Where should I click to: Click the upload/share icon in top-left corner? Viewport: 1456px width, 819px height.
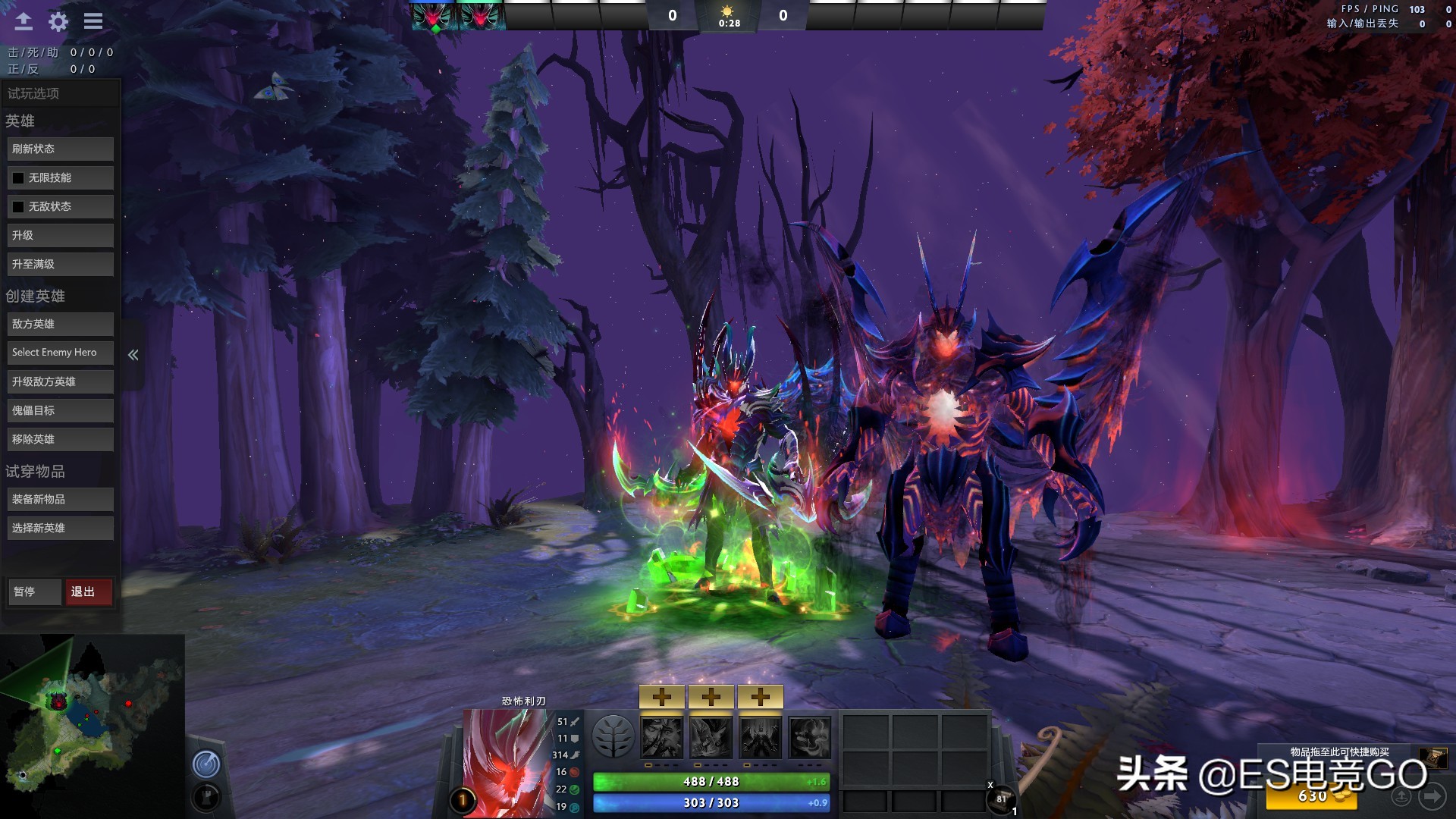point(23,22)
